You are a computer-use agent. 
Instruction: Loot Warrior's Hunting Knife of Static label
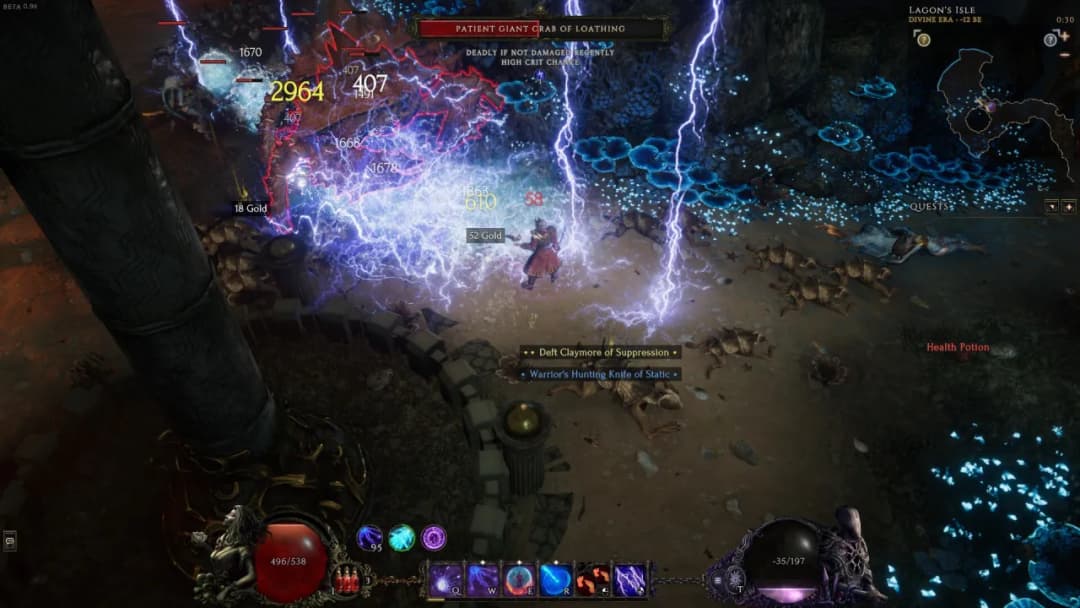point(600,374)
